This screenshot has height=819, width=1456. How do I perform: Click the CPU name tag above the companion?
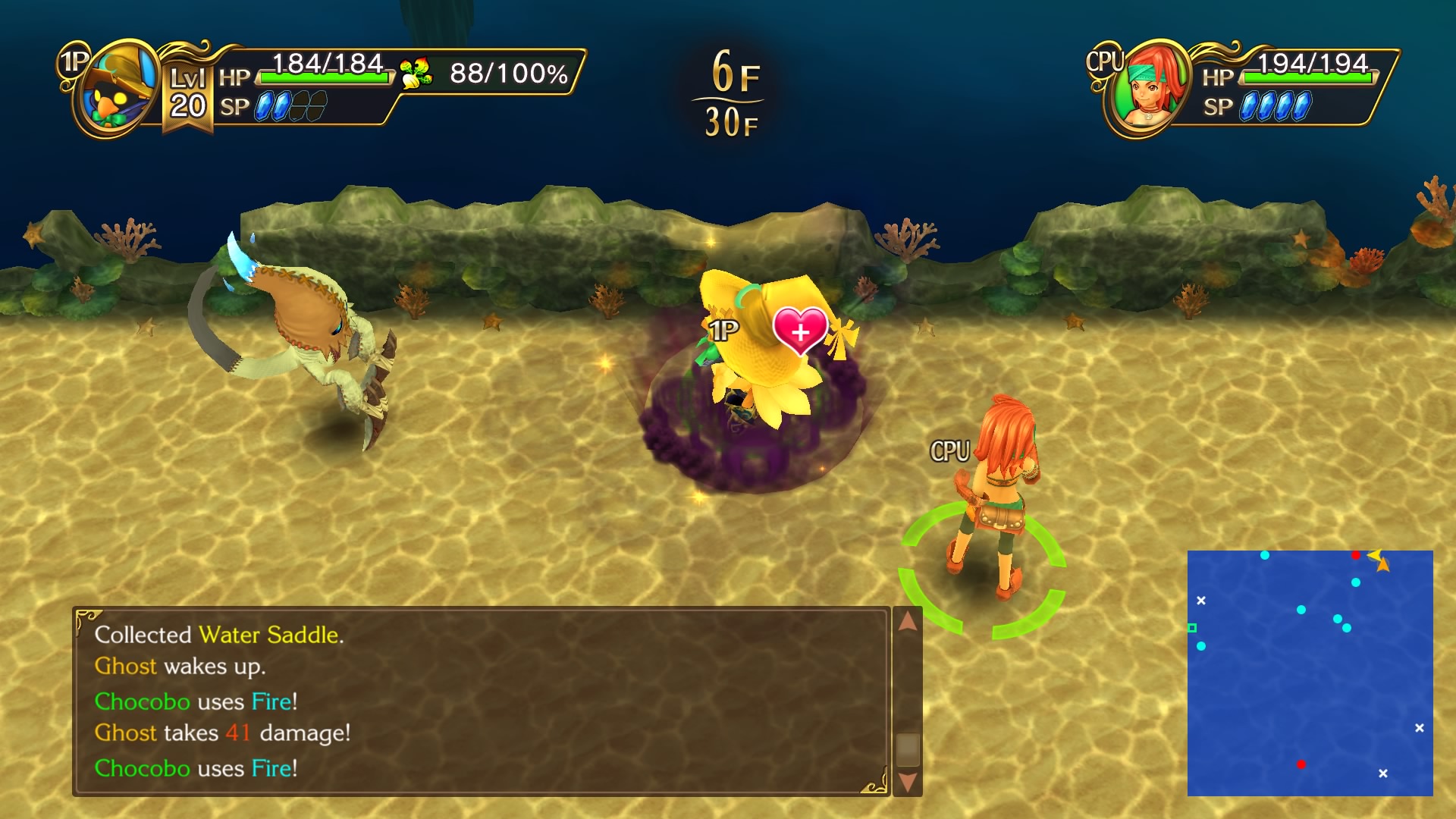coord(949,449)
